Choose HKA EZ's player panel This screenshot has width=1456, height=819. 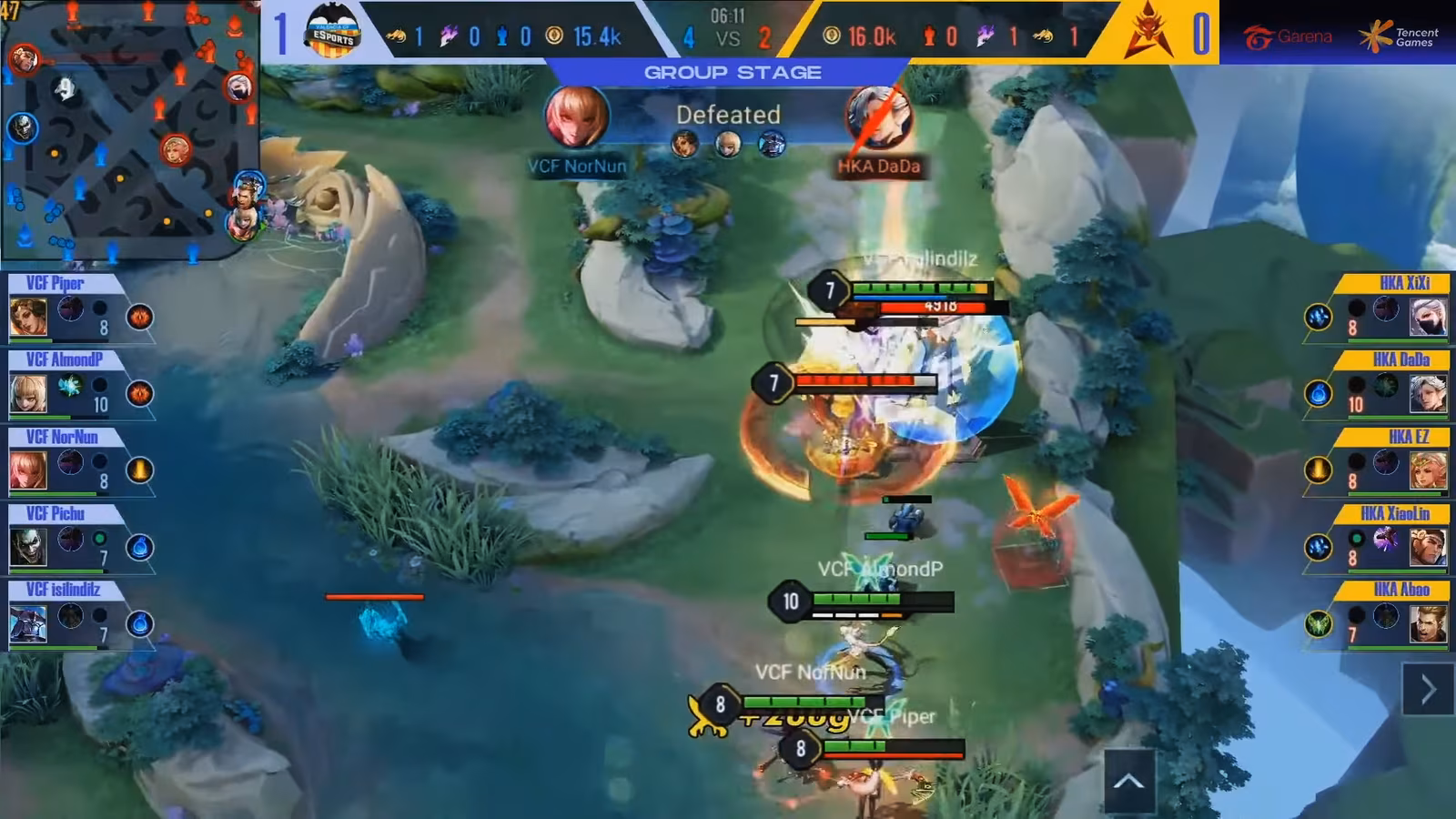tap(1376, 460)
